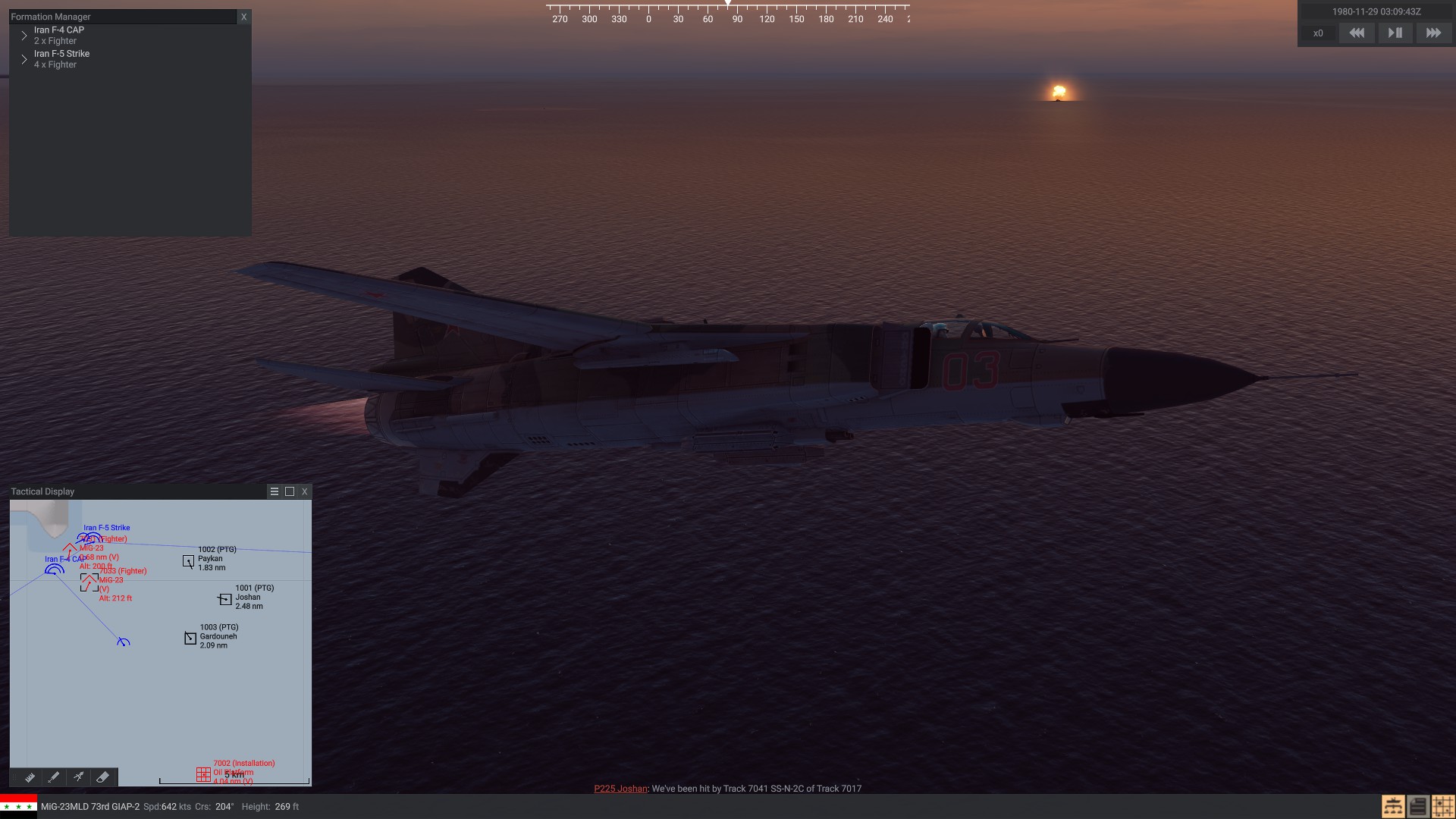Select the compass divider tool

tap(78, 777)
